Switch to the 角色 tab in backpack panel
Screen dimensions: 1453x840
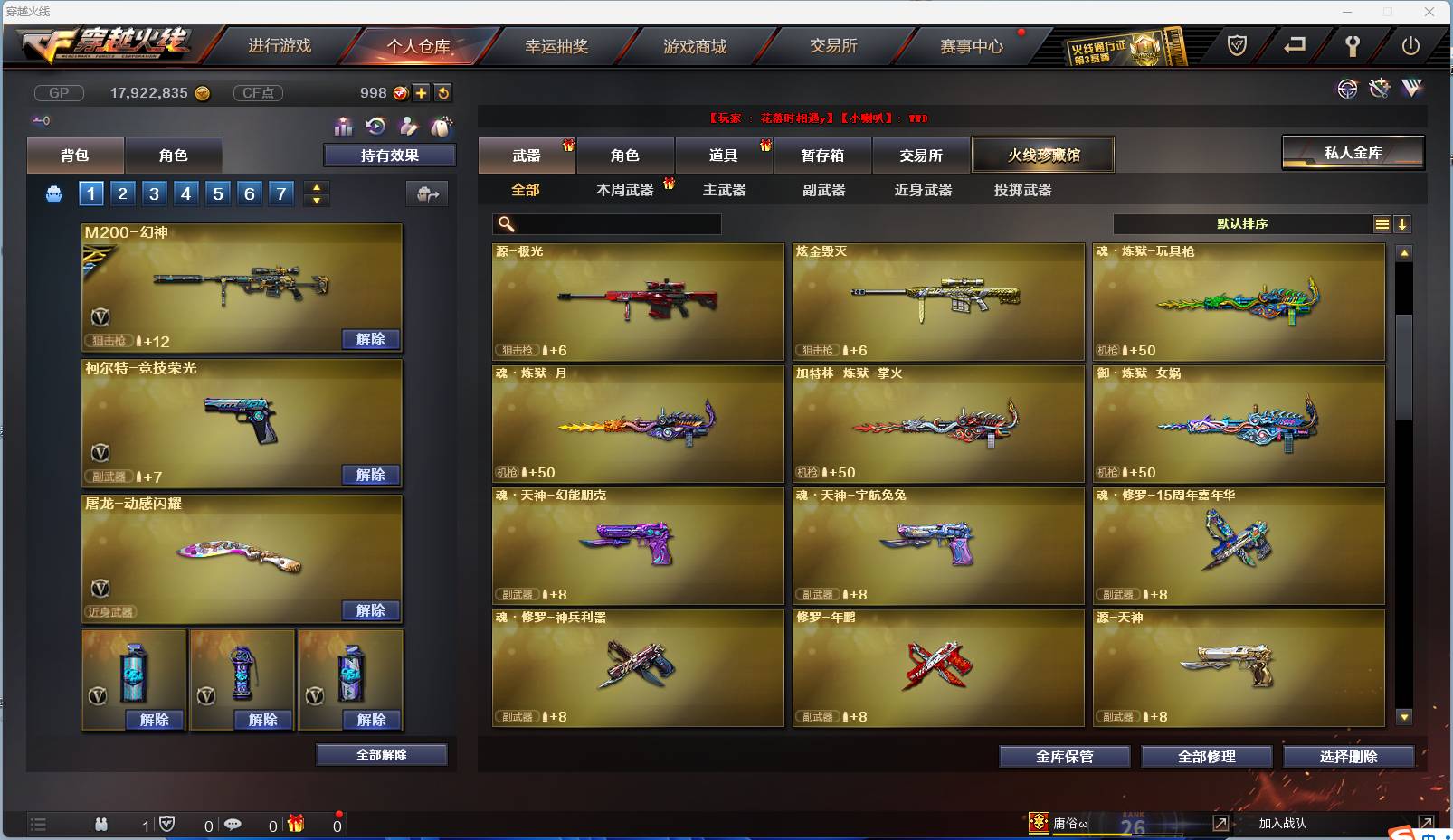coord(174,155)
